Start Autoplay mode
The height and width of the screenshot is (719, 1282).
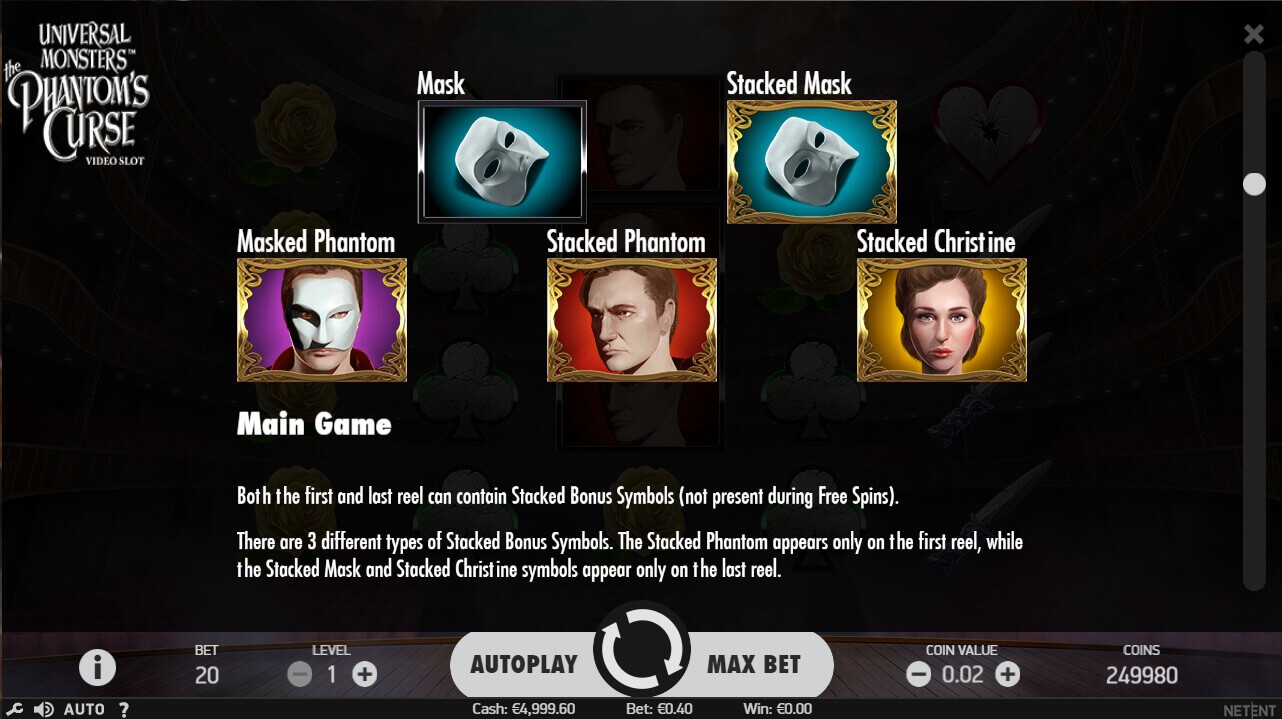coord(523,664)
